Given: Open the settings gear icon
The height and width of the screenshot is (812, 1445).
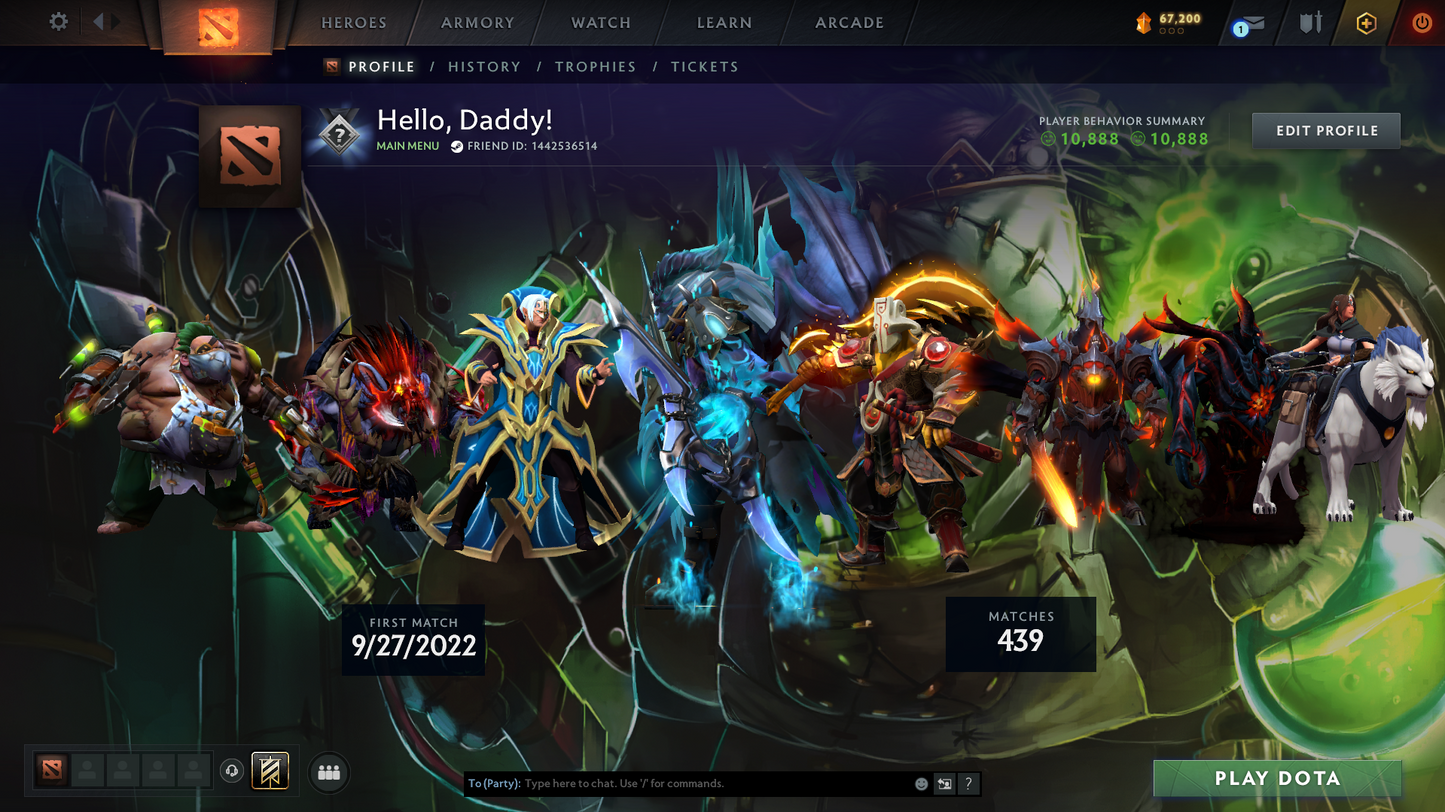Looking at the screenshot, I should click(58, 21).
